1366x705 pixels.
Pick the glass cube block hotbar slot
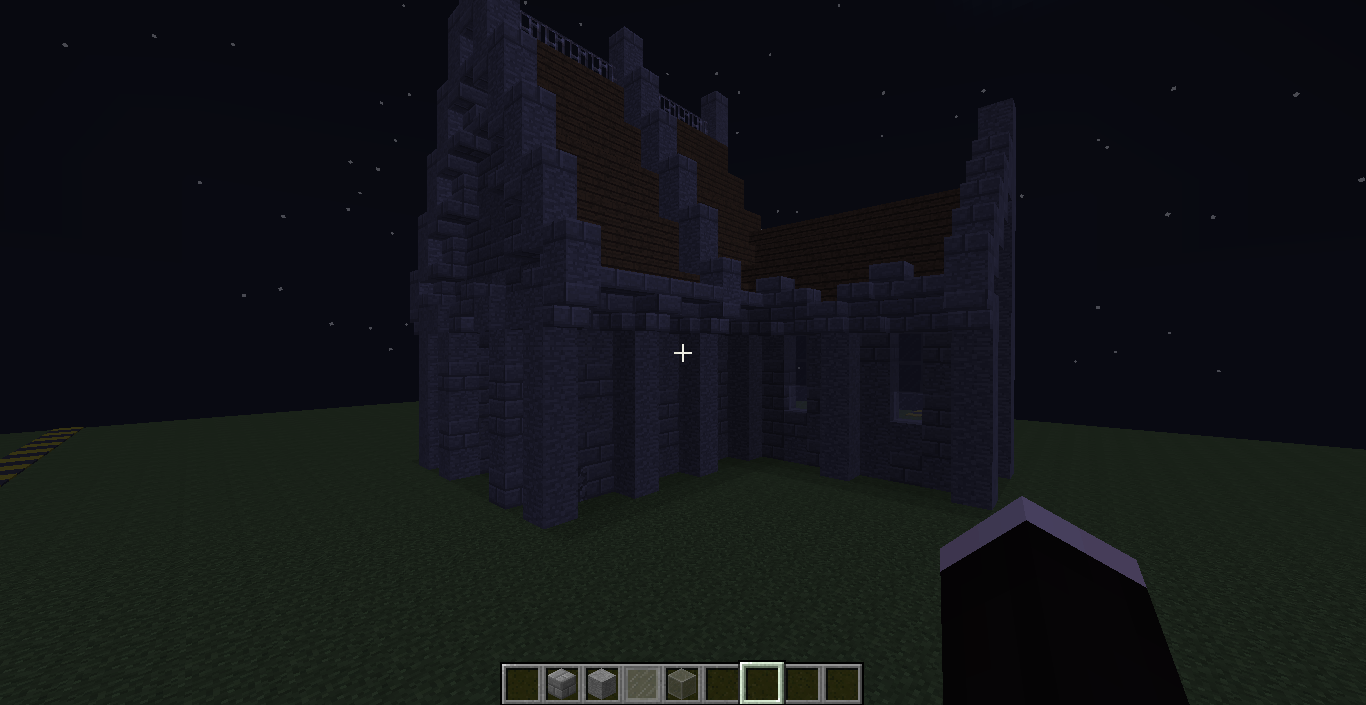(x=681, y=684)
